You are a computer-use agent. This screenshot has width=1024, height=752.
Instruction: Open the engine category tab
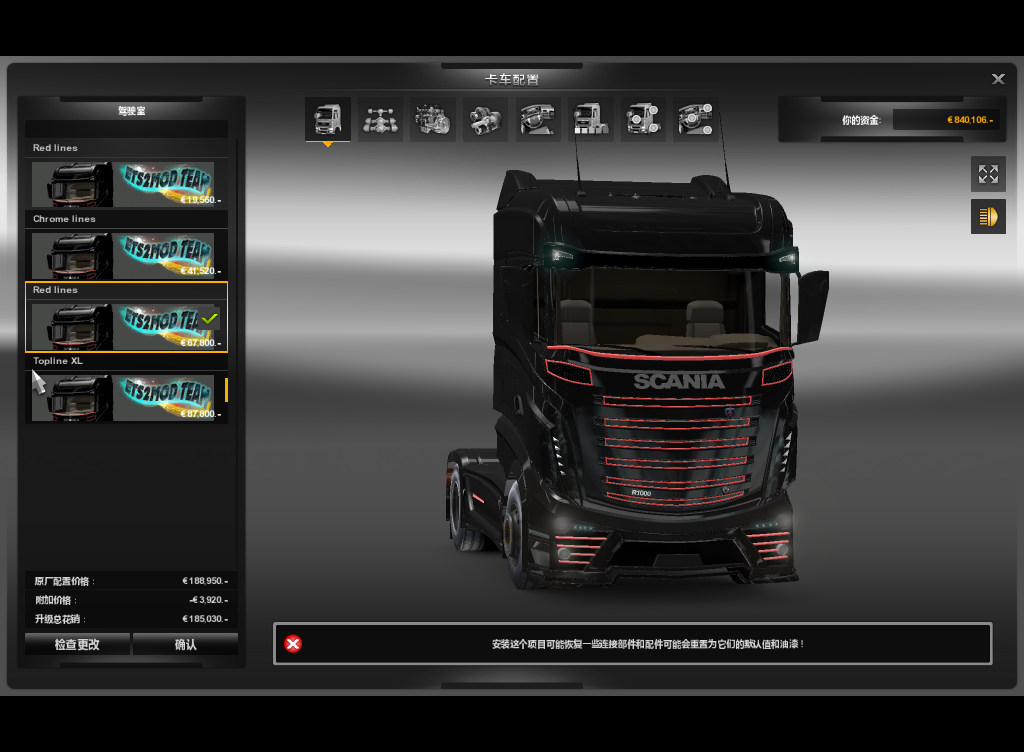point(432,120)
